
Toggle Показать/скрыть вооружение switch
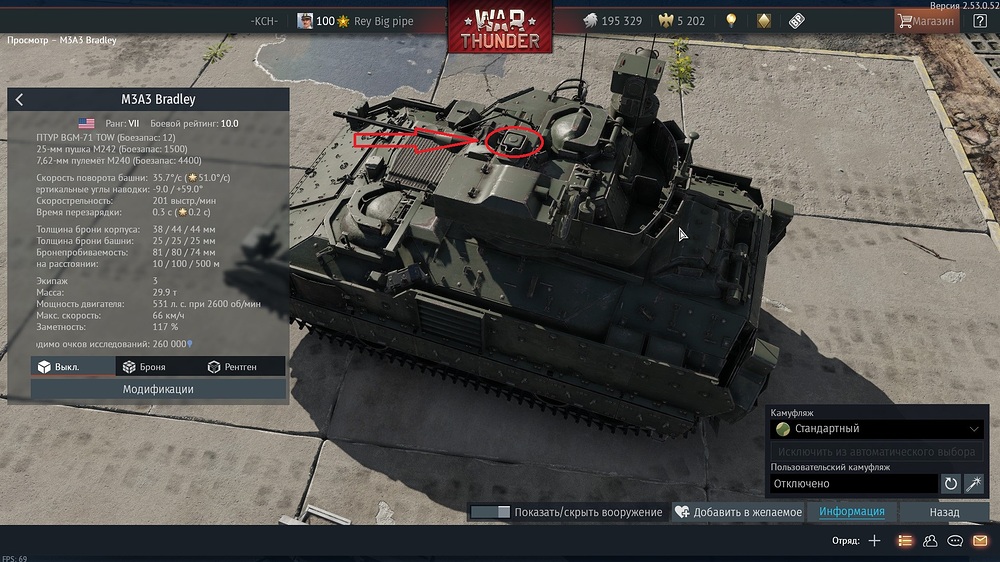point(490,512)
